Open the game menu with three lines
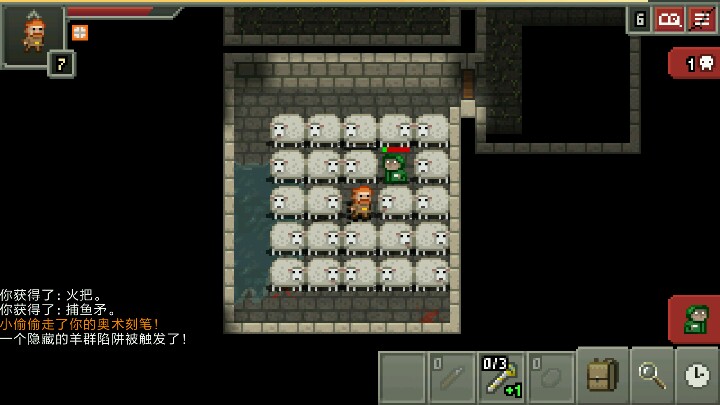Image resolution: width=720 pixels, height=405 pixels. [702, 18]
